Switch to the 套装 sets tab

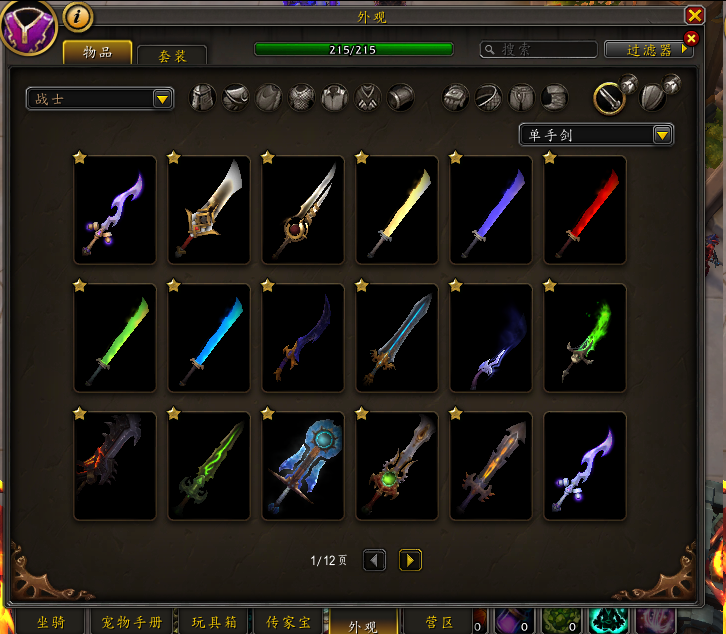[x=172, y=56]
